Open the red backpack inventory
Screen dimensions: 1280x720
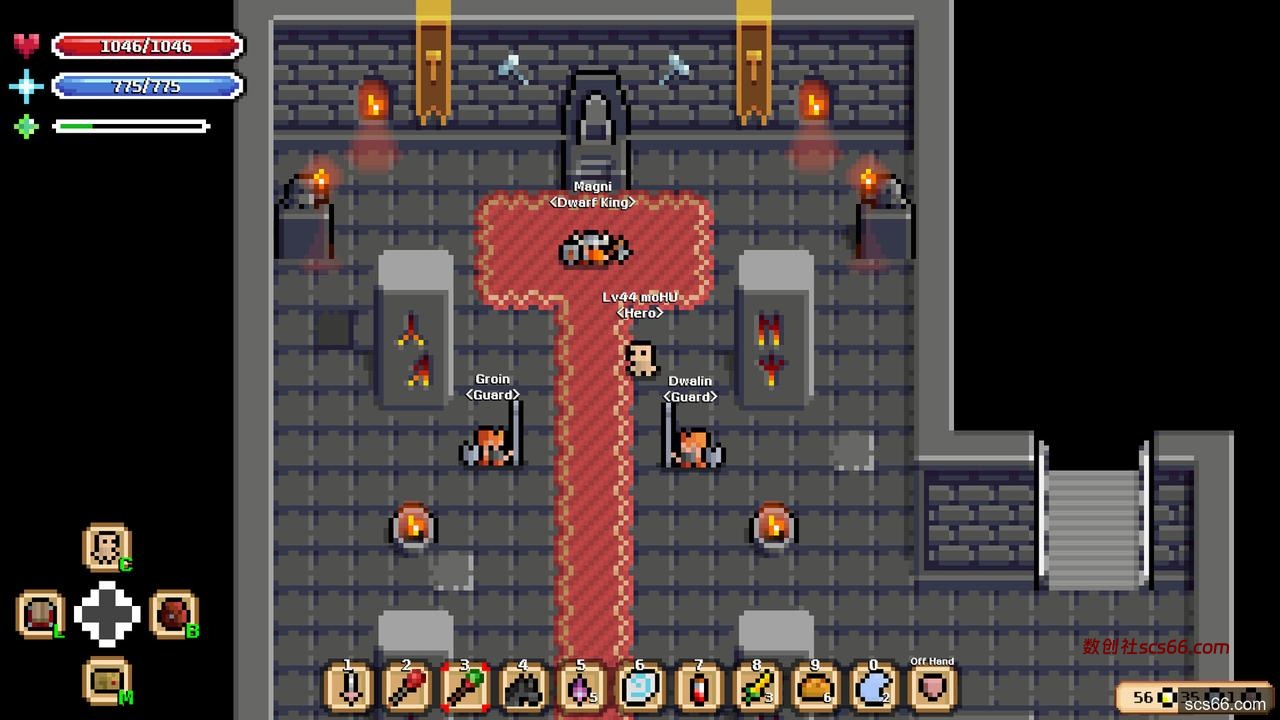pos(173,614)
